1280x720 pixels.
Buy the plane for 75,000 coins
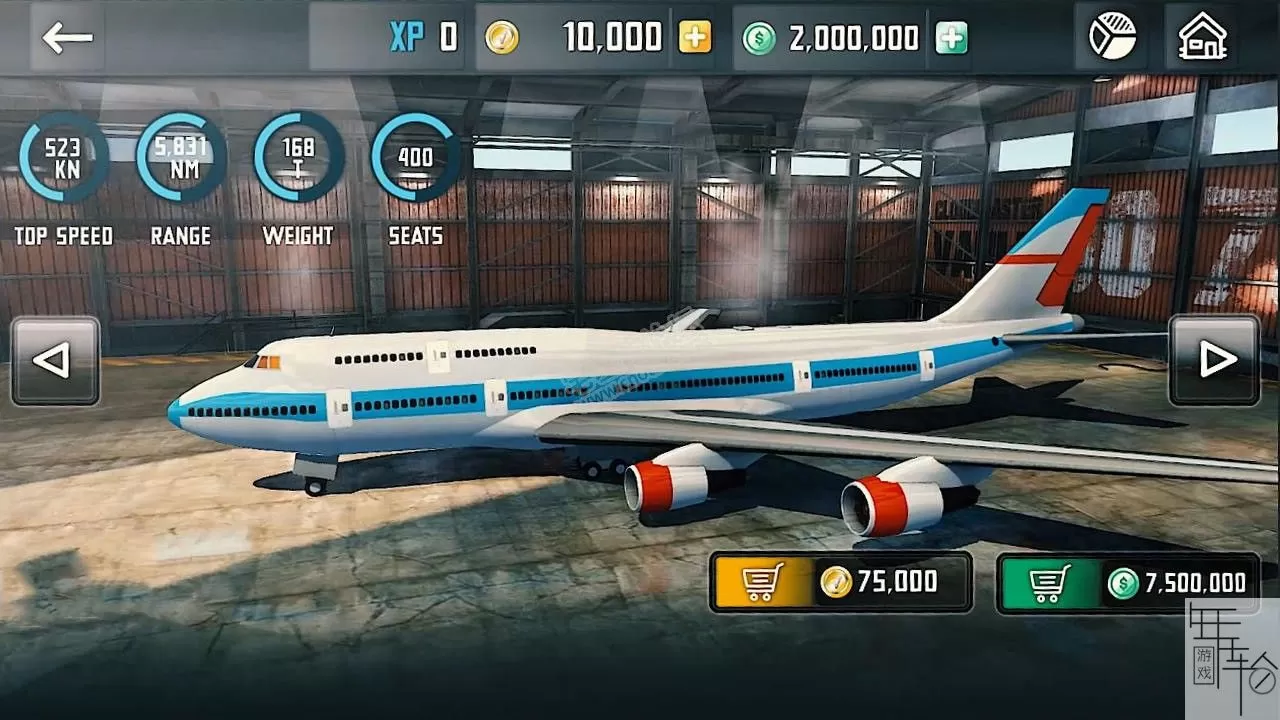pos(841,582)
